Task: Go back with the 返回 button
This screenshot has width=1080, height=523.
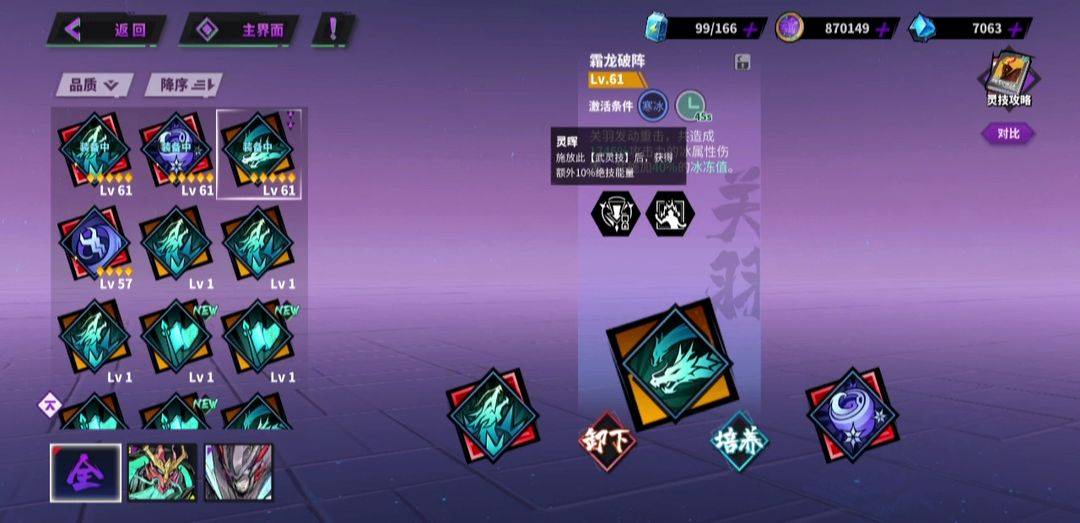Action: click(107, 29)
